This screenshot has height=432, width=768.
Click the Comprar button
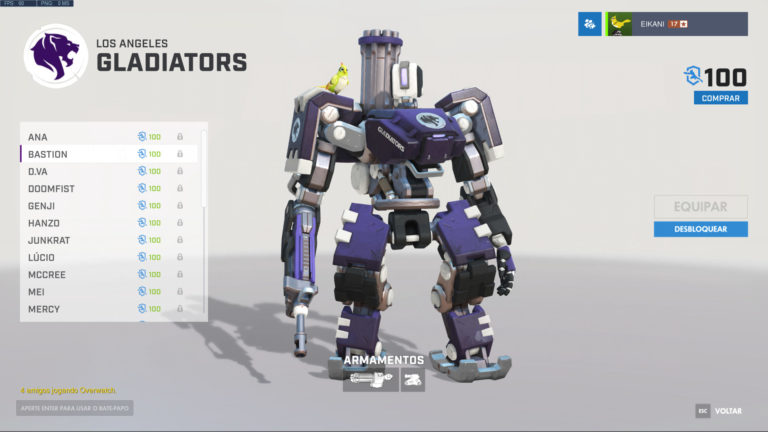click(720, 98)
